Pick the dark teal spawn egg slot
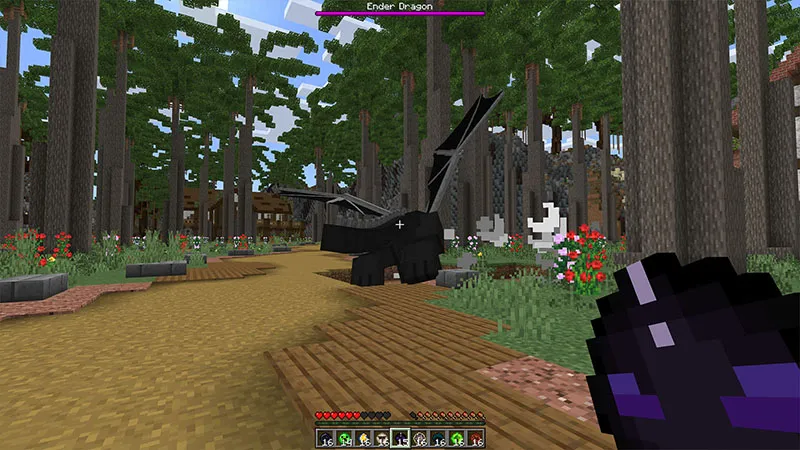Image resolution: width=800 pixels, height=450 pixels. pos(437,438)
